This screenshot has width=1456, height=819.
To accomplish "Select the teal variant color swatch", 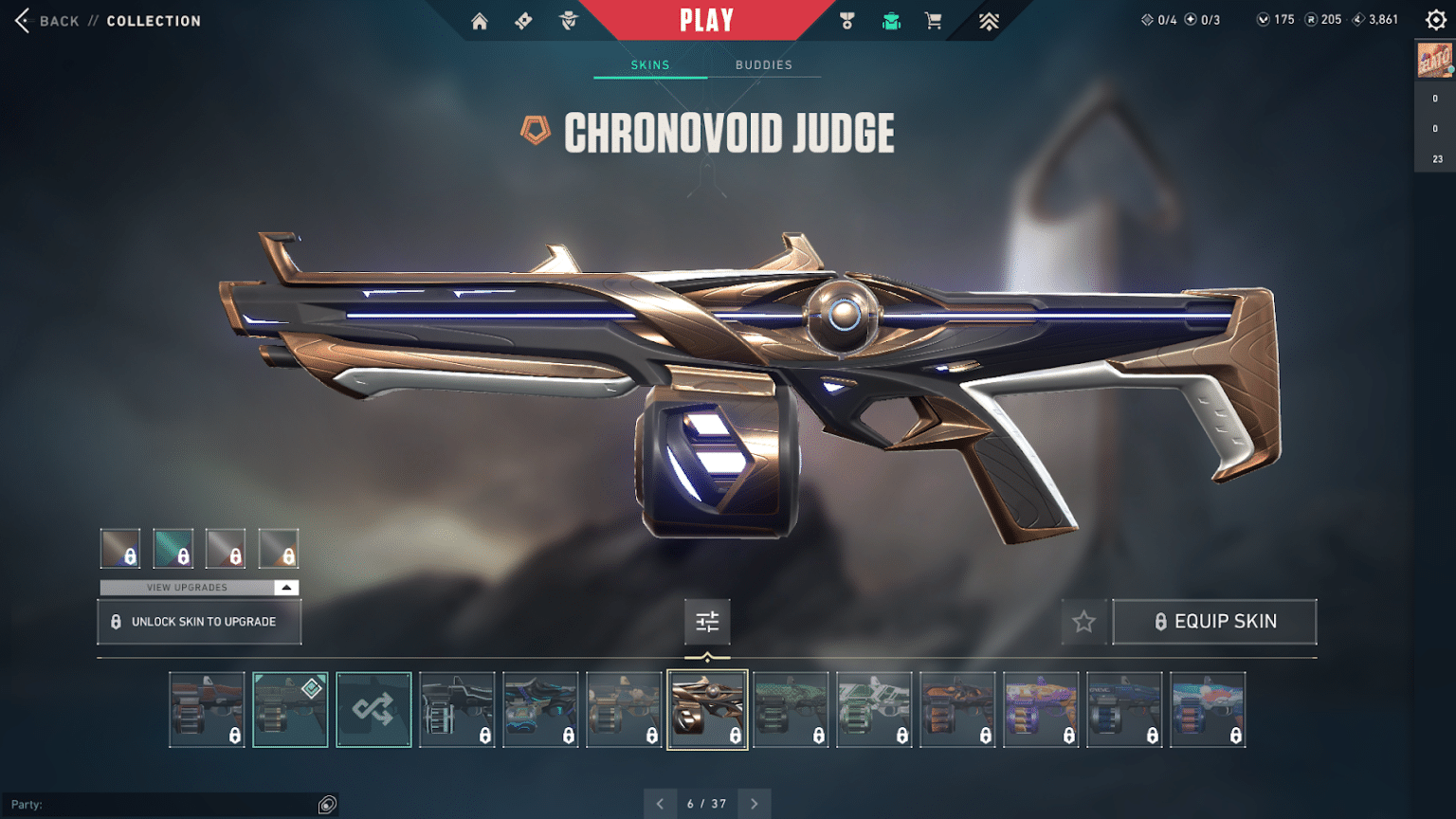I will click(x=173, y=548).
